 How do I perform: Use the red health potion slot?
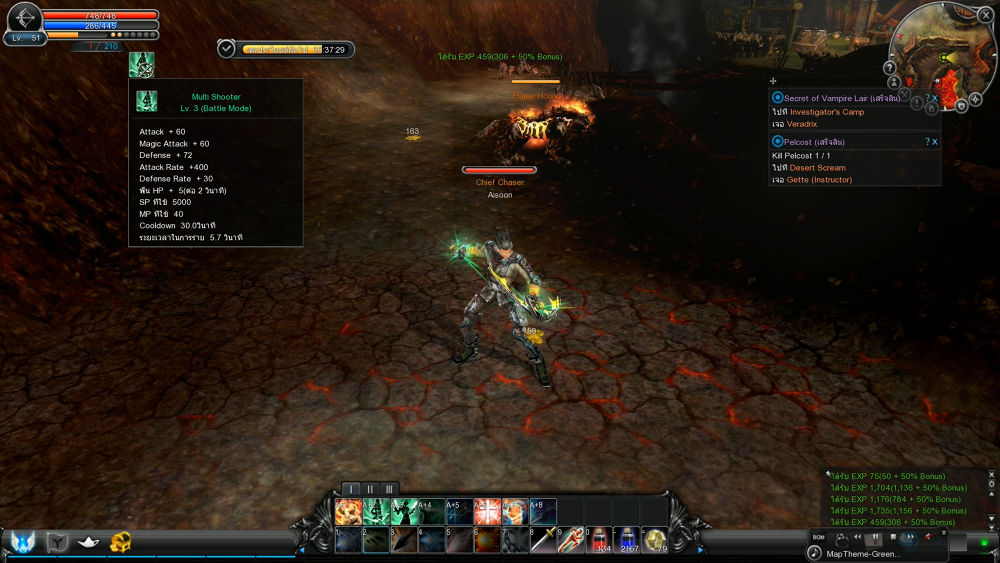[x=600, y=540]
